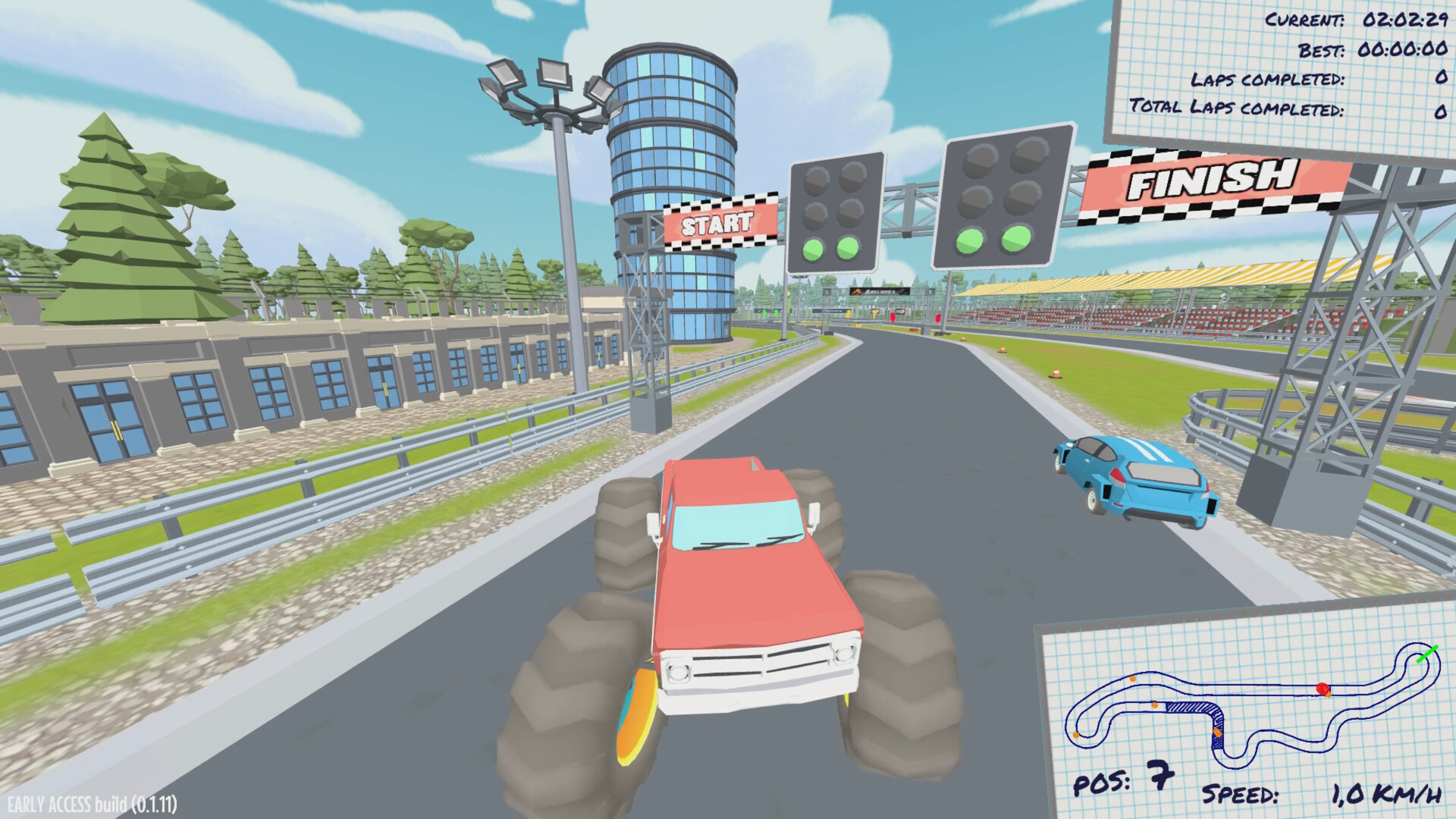Click an orange opponent dot on the minimap
This screenshot has height=819, width=1456.
pos(1131,679)
